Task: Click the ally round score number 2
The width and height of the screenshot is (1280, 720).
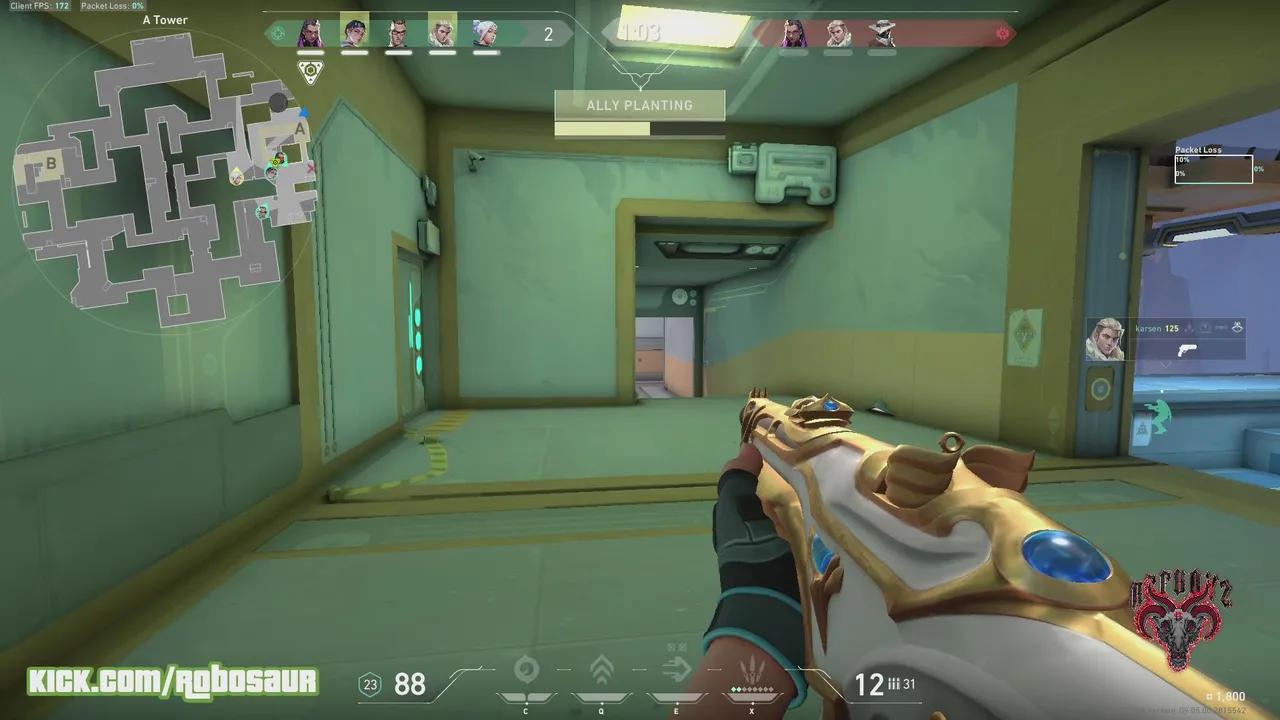Action: (547, 33)
